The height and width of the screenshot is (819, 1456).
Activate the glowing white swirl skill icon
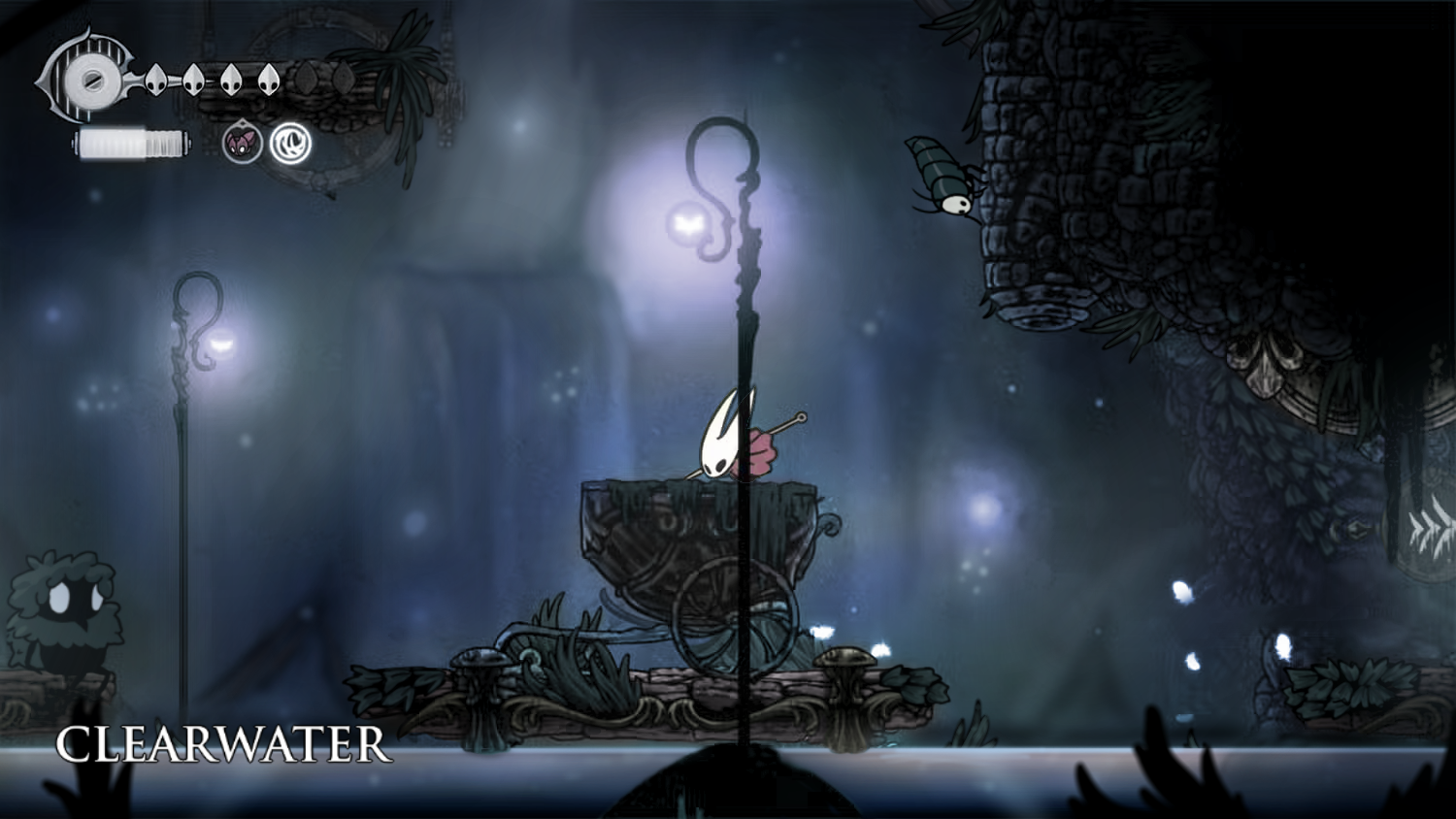(290, 144)
